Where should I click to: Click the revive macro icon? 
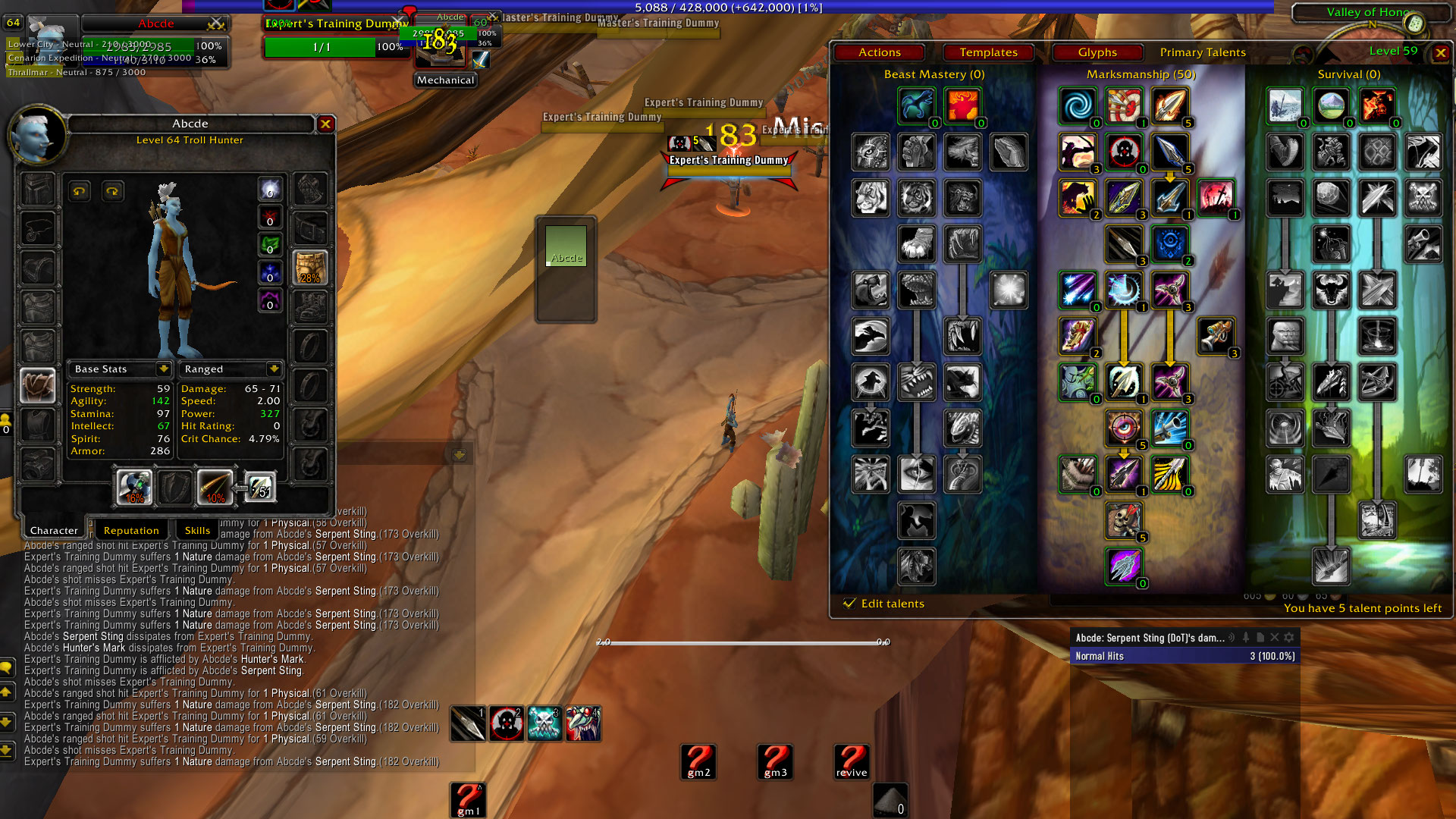pyautogui.click(x=850, y=761)
